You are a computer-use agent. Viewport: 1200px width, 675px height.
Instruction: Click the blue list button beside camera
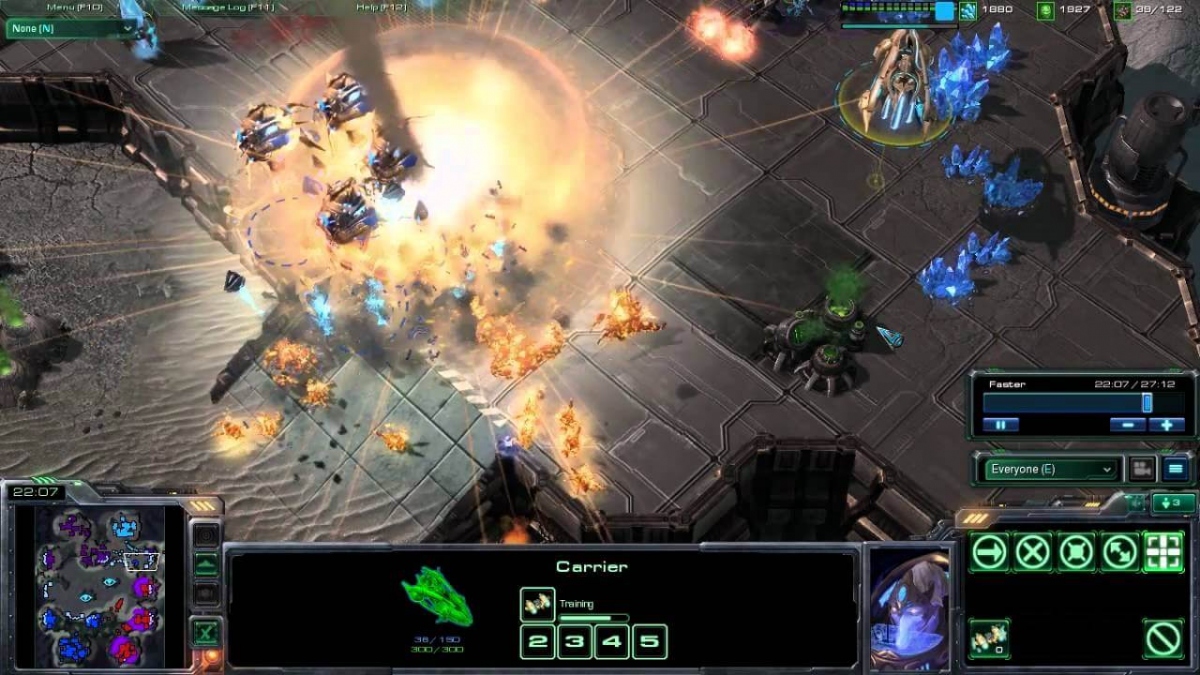pyautogui.click(x=1175, y=468)
